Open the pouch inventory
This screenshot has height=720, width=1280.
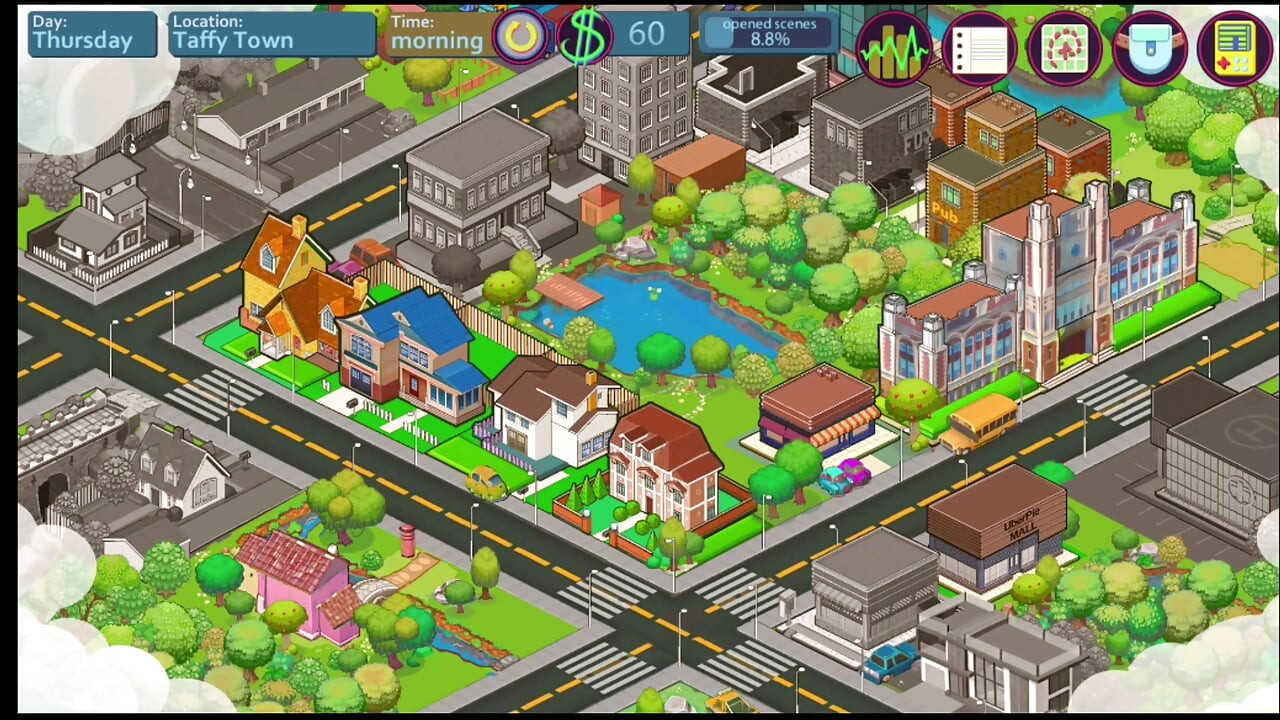click(x=1150, y=48)
